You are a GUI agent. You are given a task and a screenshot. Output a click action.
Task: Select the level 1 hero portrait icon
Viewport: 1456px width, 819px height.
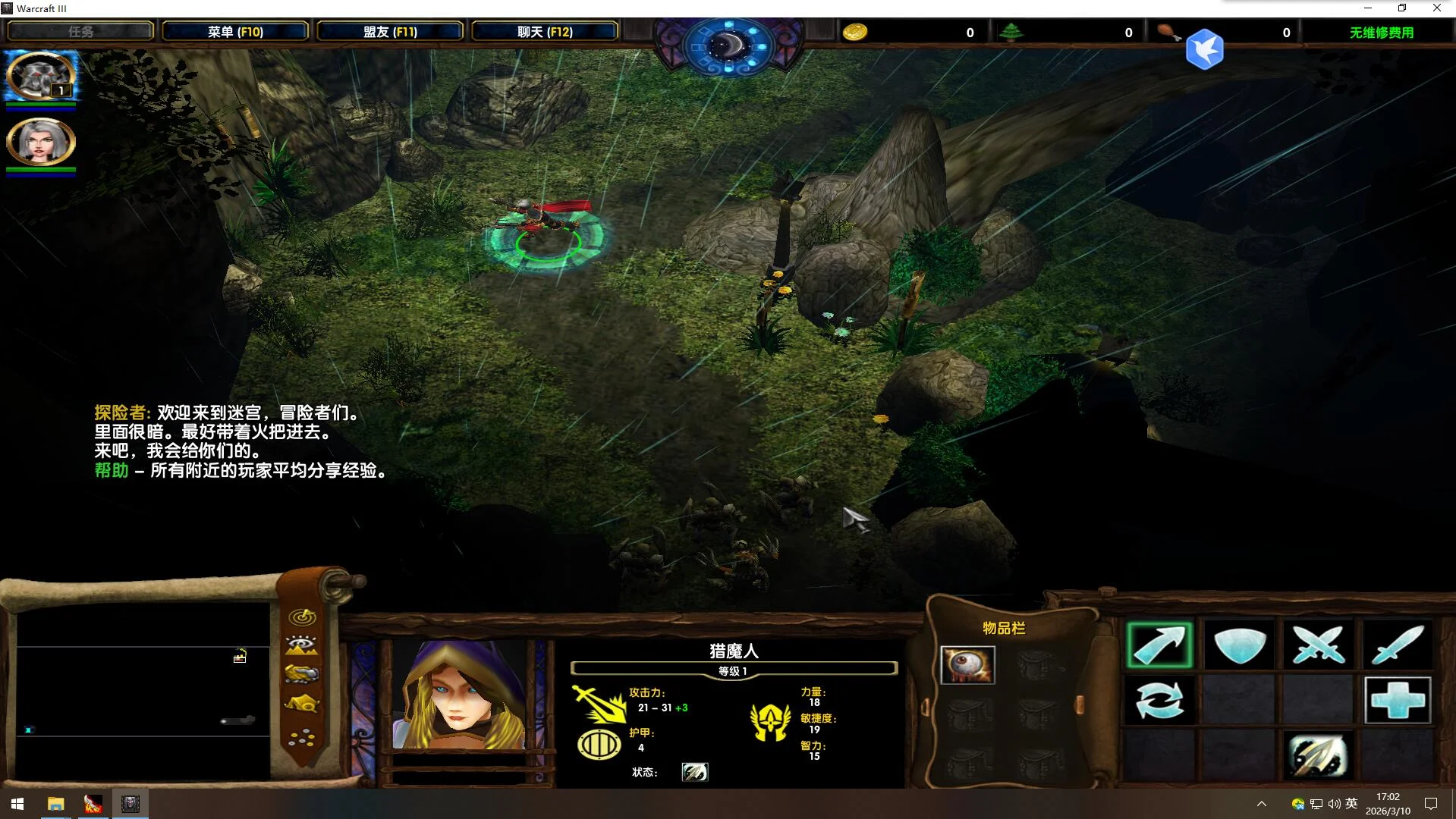[40, 77]
